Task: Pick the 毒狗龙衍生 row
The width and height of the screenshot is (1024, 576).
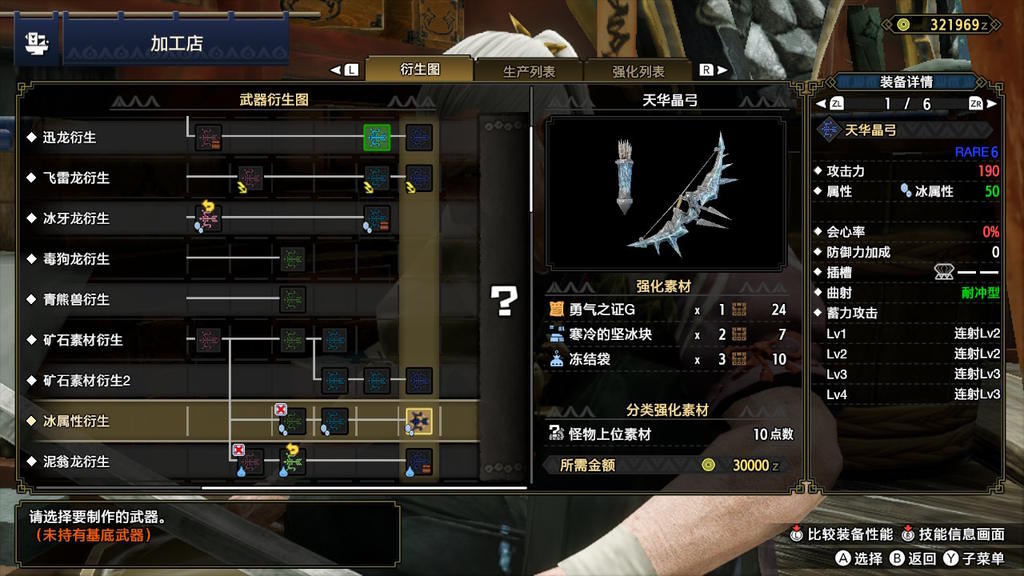Action: (76, 259)
